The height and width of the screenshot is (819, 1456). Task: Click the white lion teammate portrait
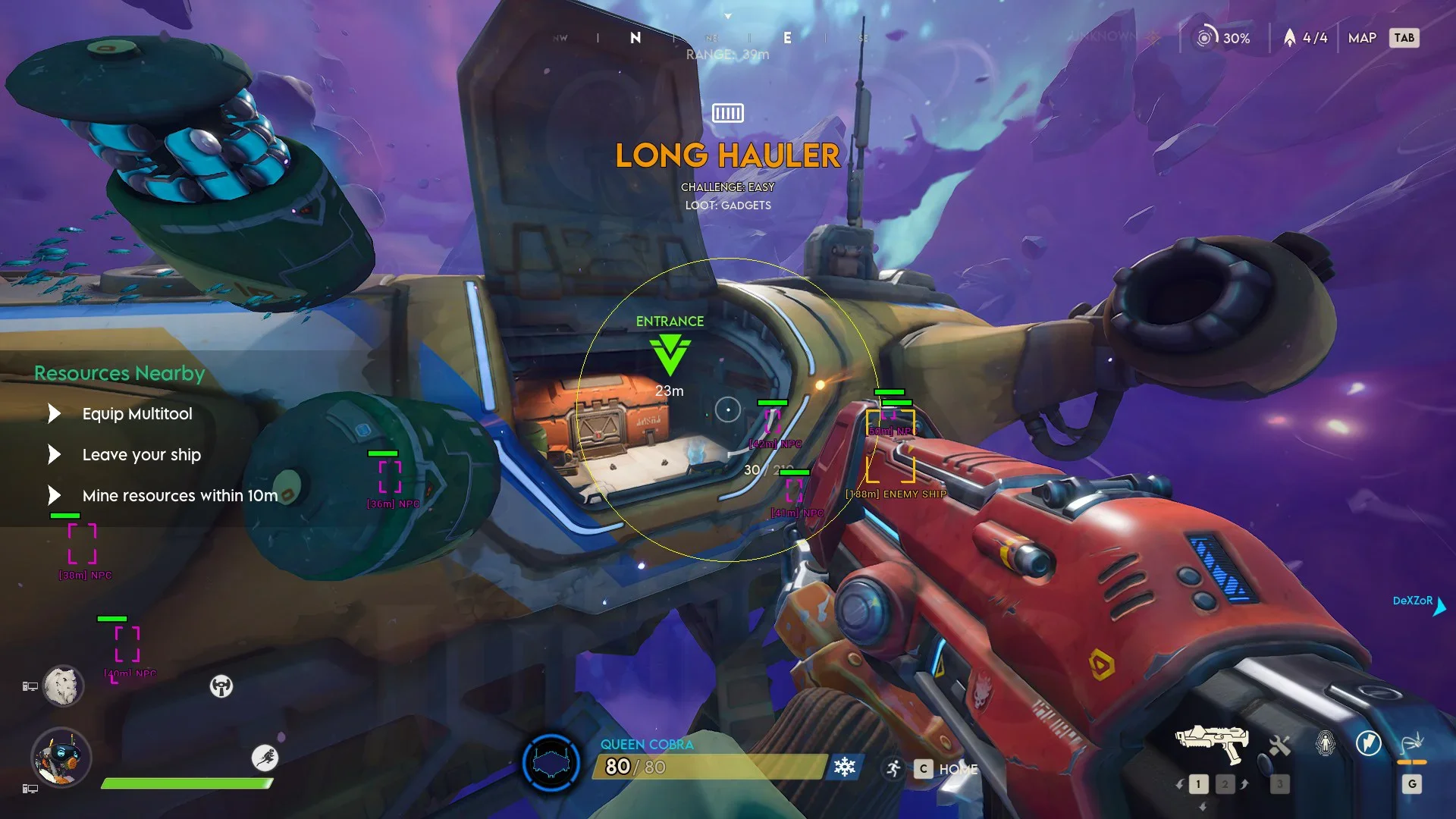tap(62, 686)
